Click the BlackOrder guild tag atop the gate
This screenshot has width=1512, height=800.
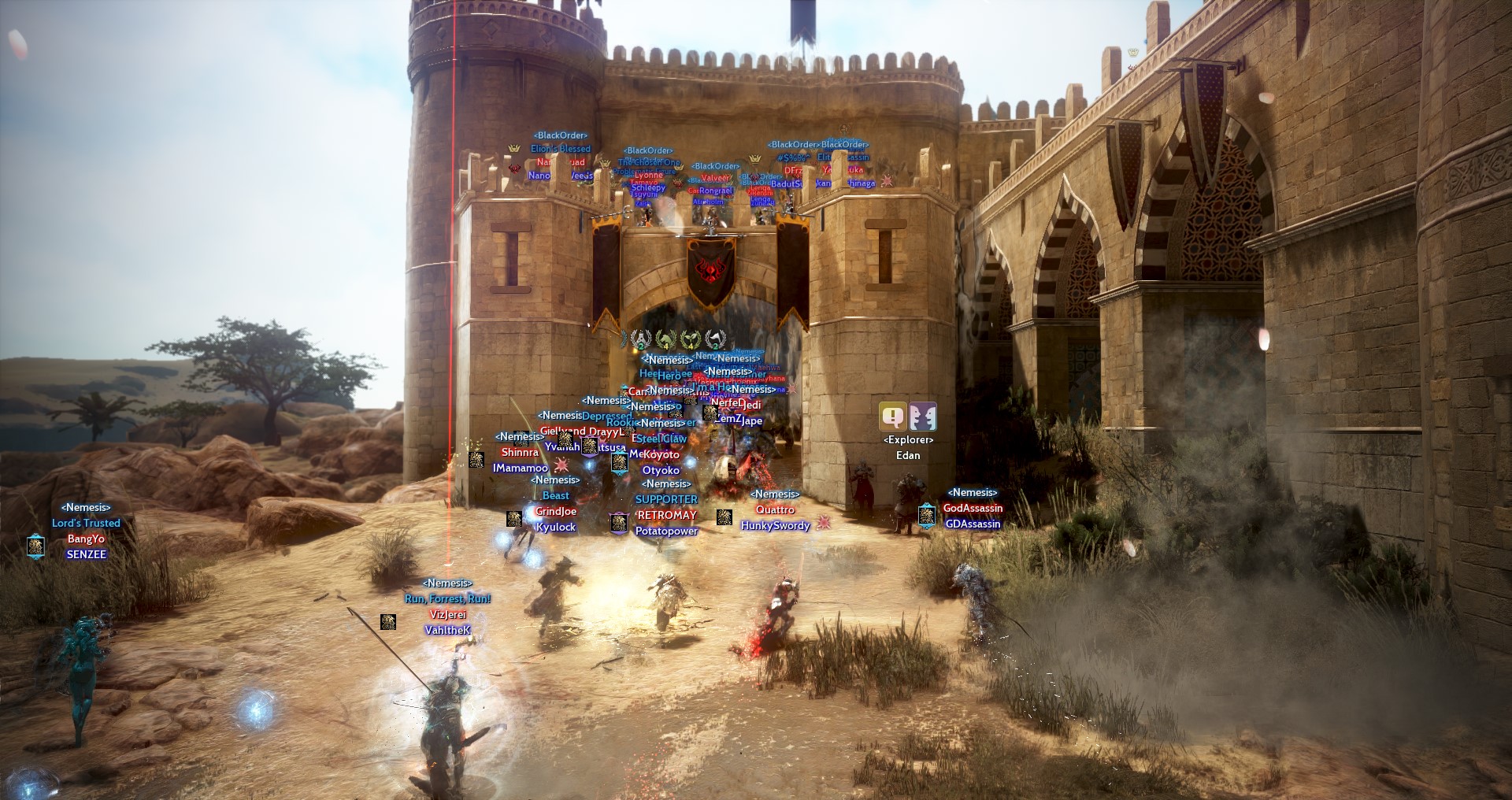coord(563,135)
